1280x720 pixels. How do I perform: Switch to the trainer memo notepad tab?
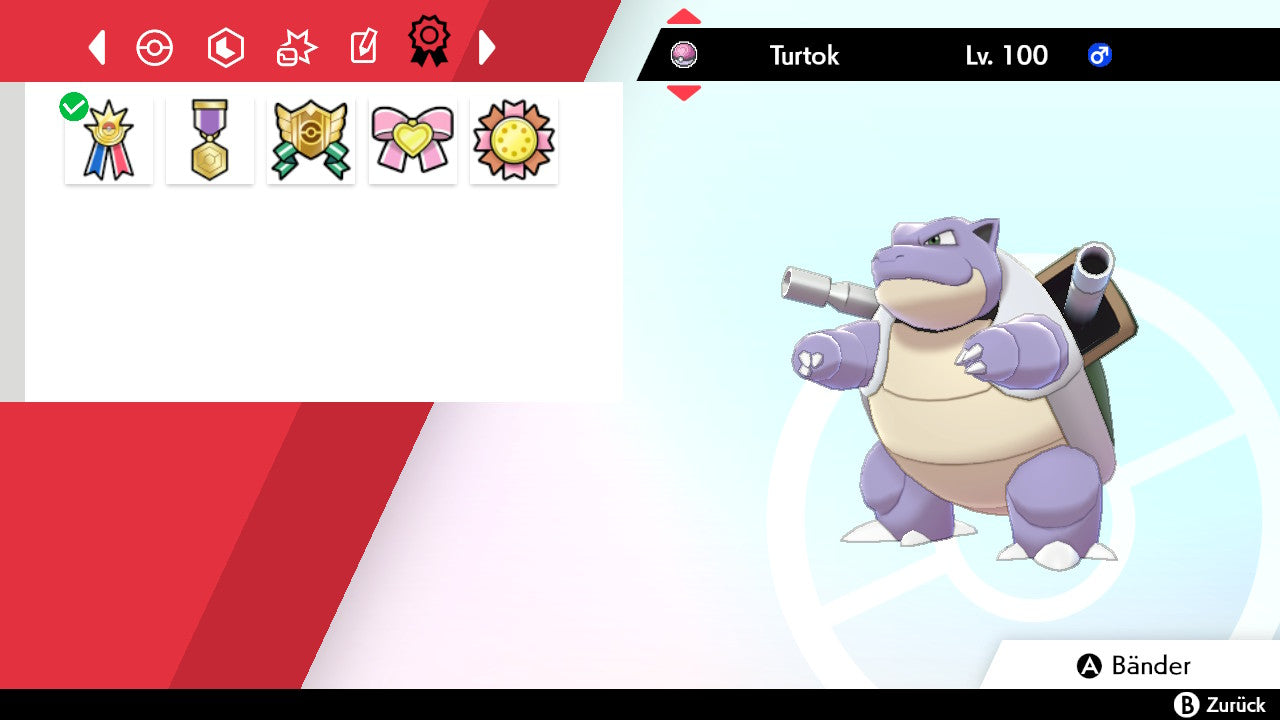click(x=363, y=47)
